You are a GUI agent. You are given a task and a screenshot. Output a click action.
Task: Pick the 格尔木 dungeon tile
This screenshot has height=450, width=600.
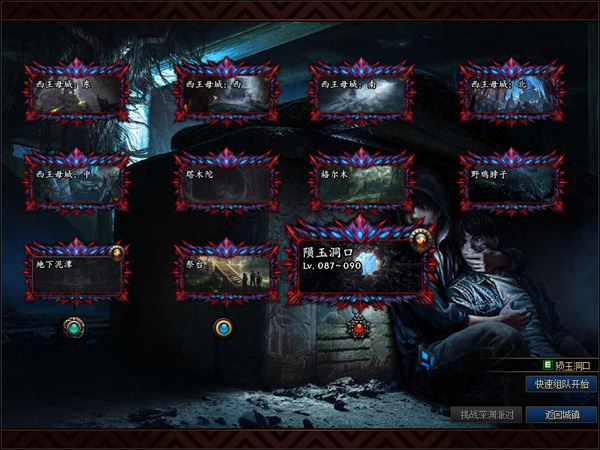click(x=361, y=184)
